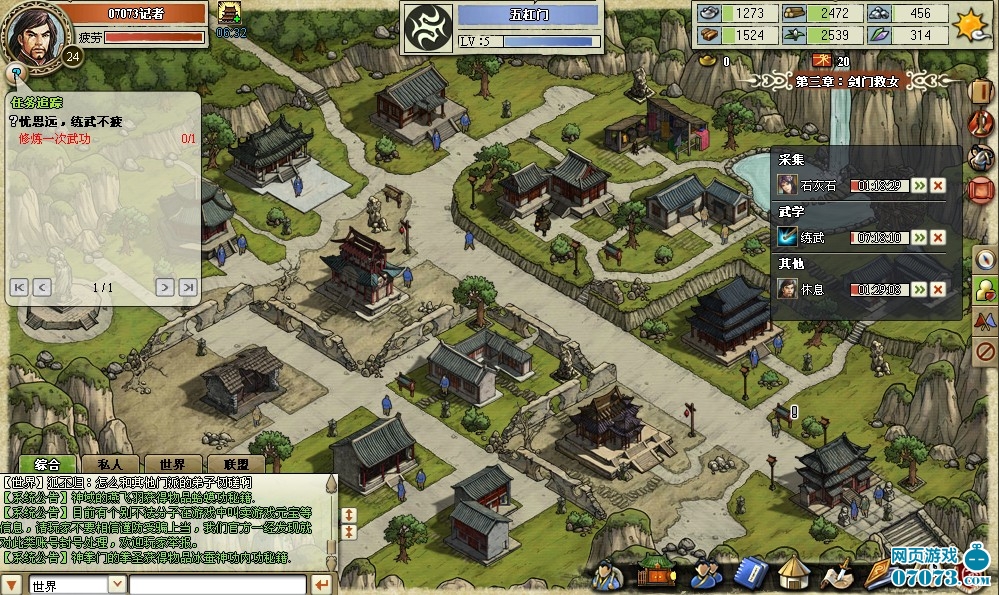Select the 联盟 alliance chat tab
This screenshot has height=595, width=999.
(236, 465)
